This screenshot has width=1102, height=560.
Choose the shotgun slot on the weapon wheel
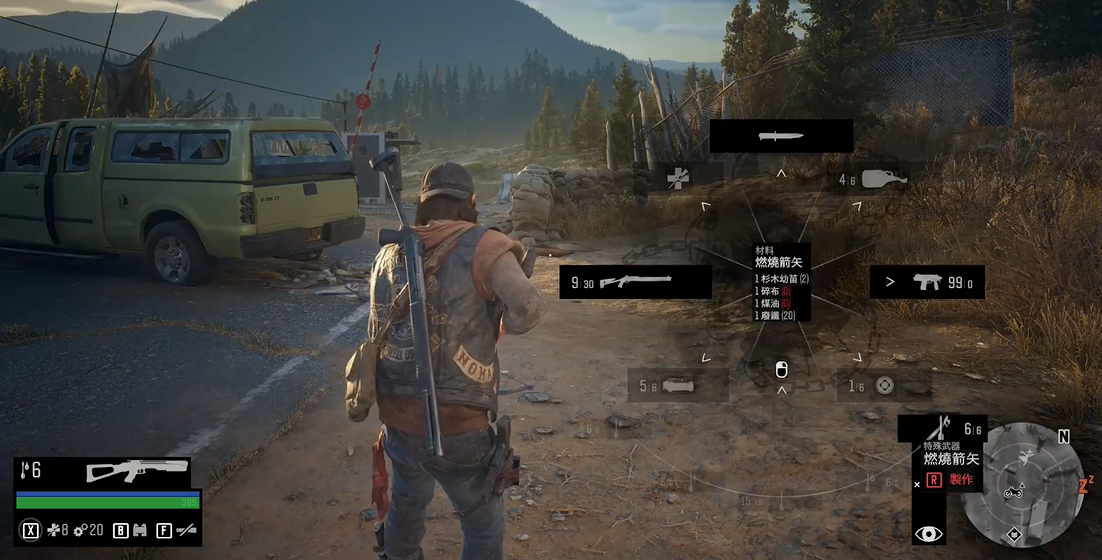pyautogui.click(x=635, y=282)
